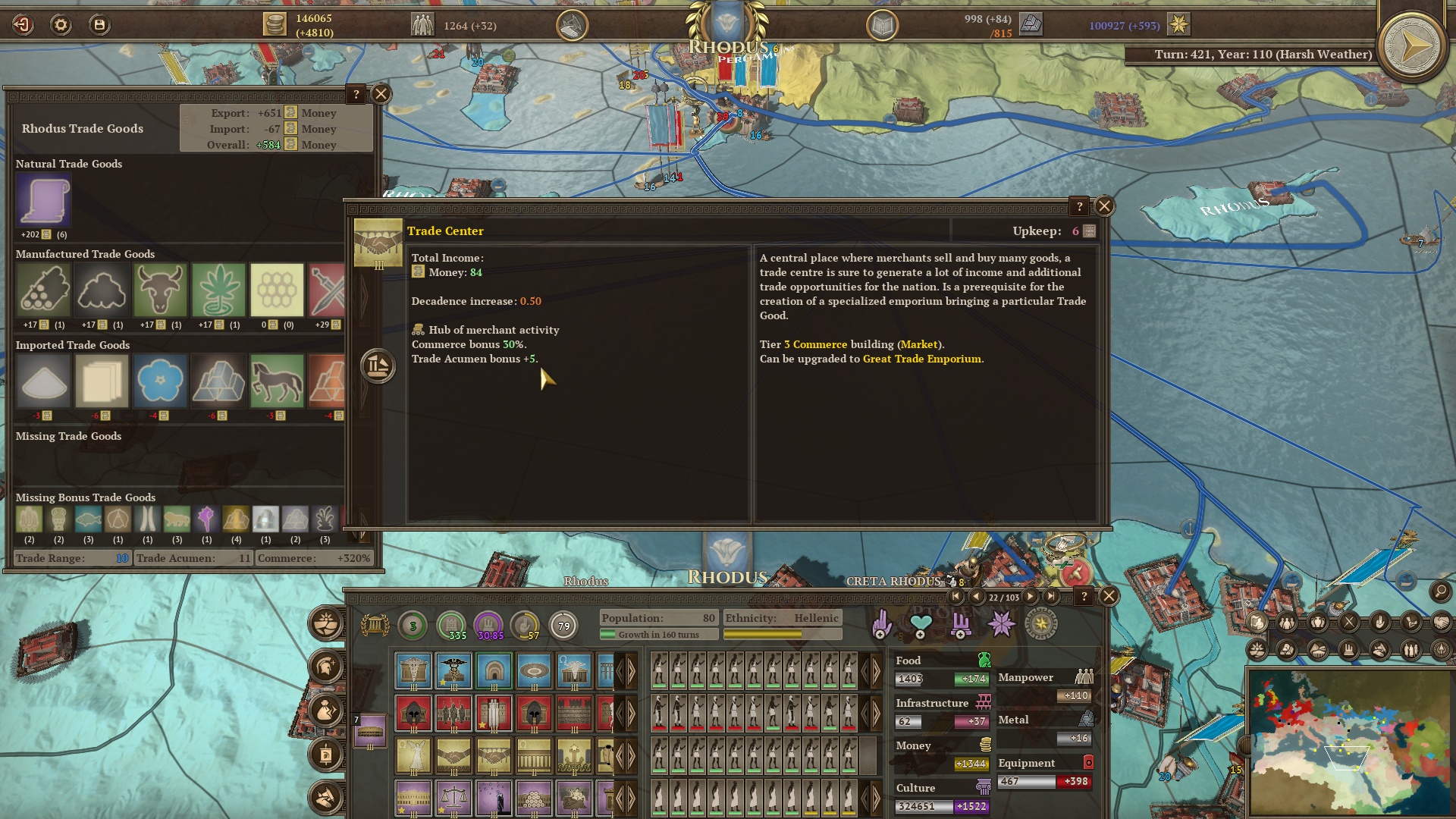This screenshot has height=819, width=1456.
Task: Click the fish missing bonus trade good
Action: click(x=89, y=519)
